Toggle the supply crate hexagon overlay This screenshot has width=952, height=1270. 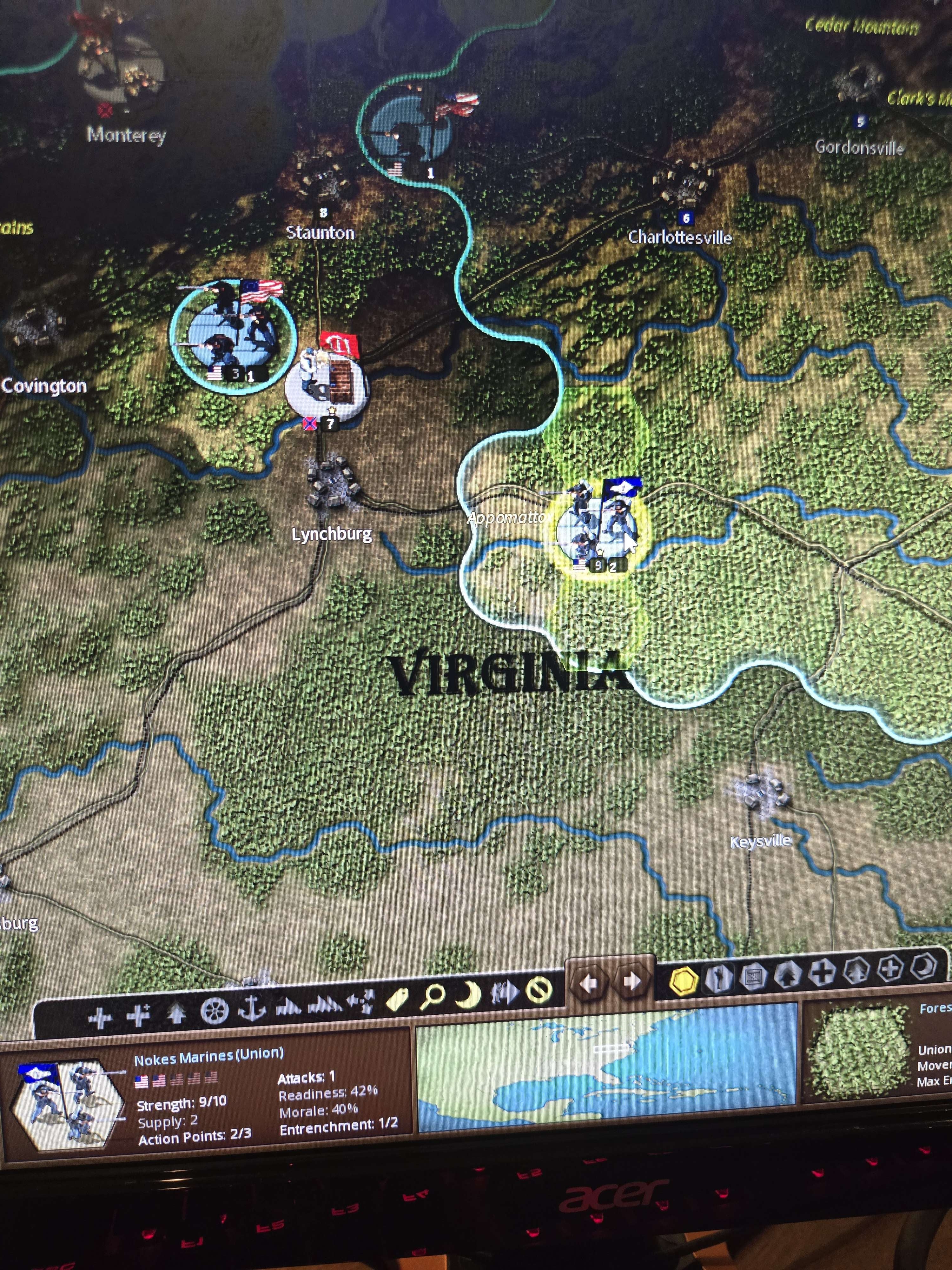(752, 976)
